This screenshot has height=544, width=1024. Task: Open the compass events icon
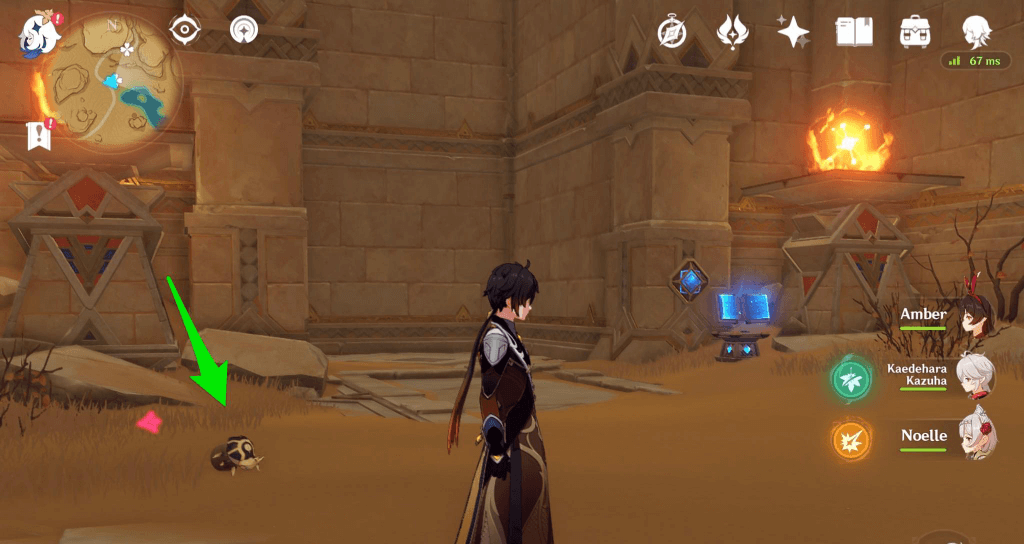[x=671, y=32]
